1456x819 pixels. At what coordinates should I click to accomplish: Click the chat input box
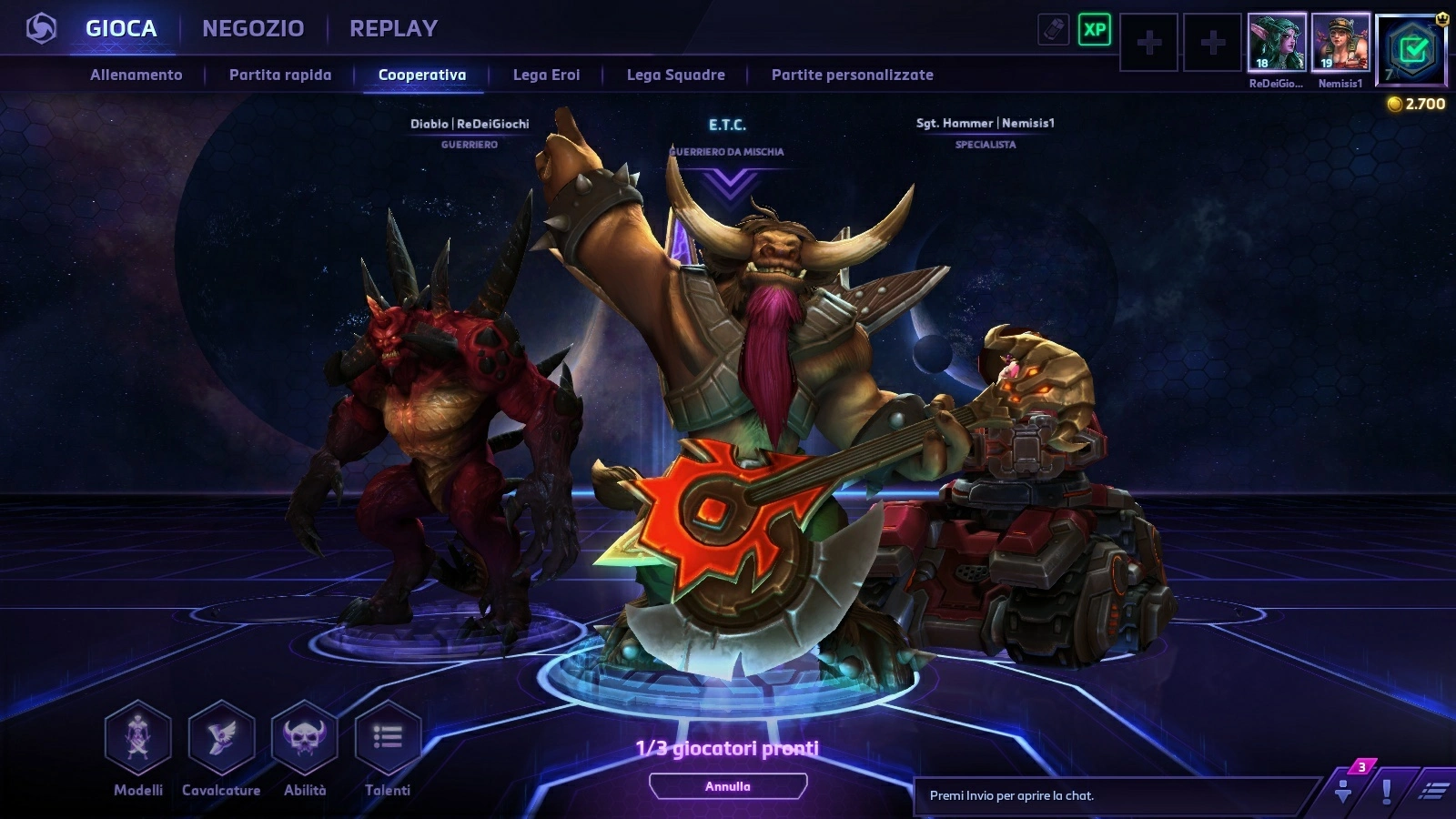pos(1115,795)
